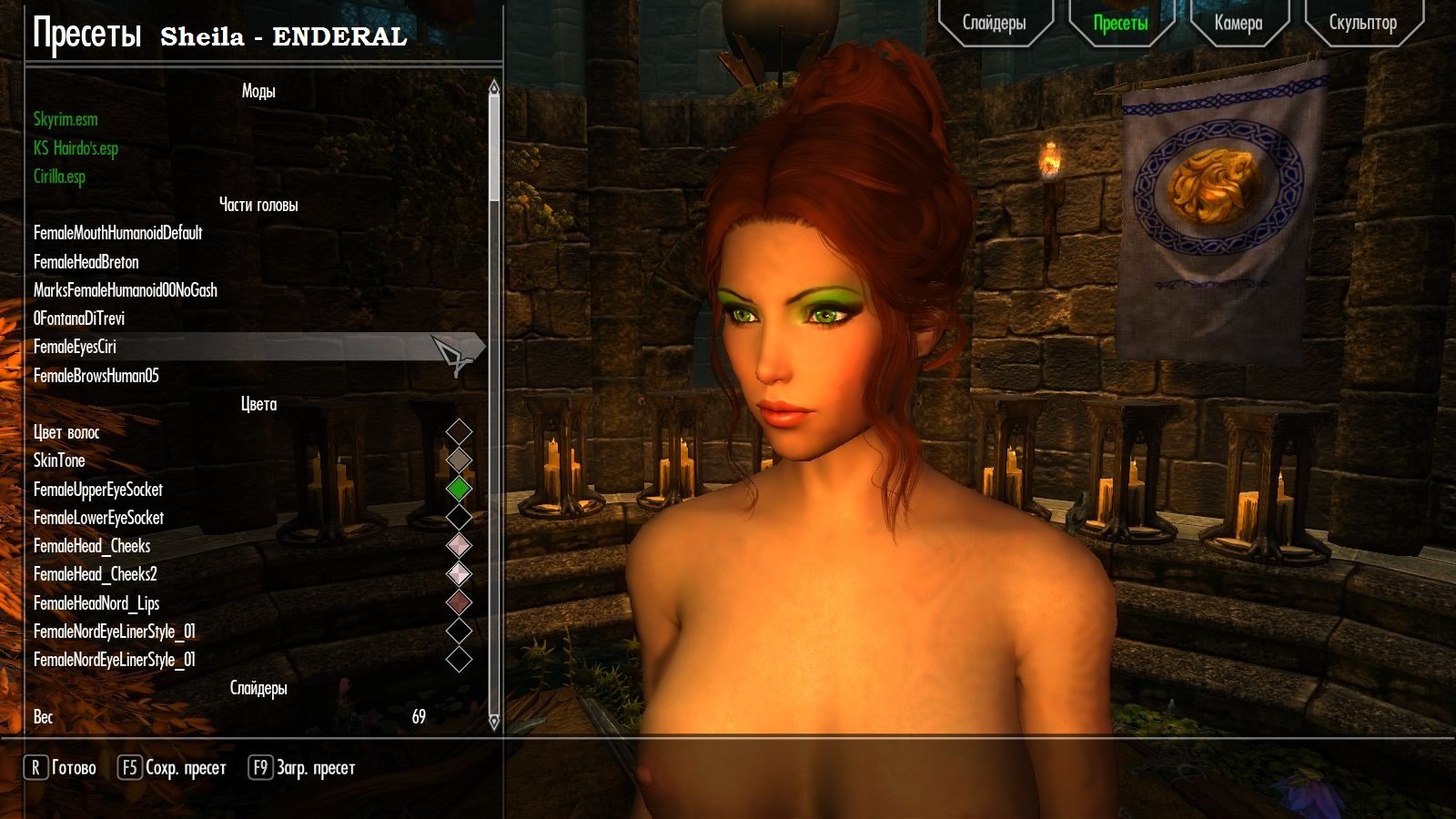Select the green FemaleUpperEyeSocket swatch
The height and width of the screenshot is (819, 1456).
pos(460,490)
